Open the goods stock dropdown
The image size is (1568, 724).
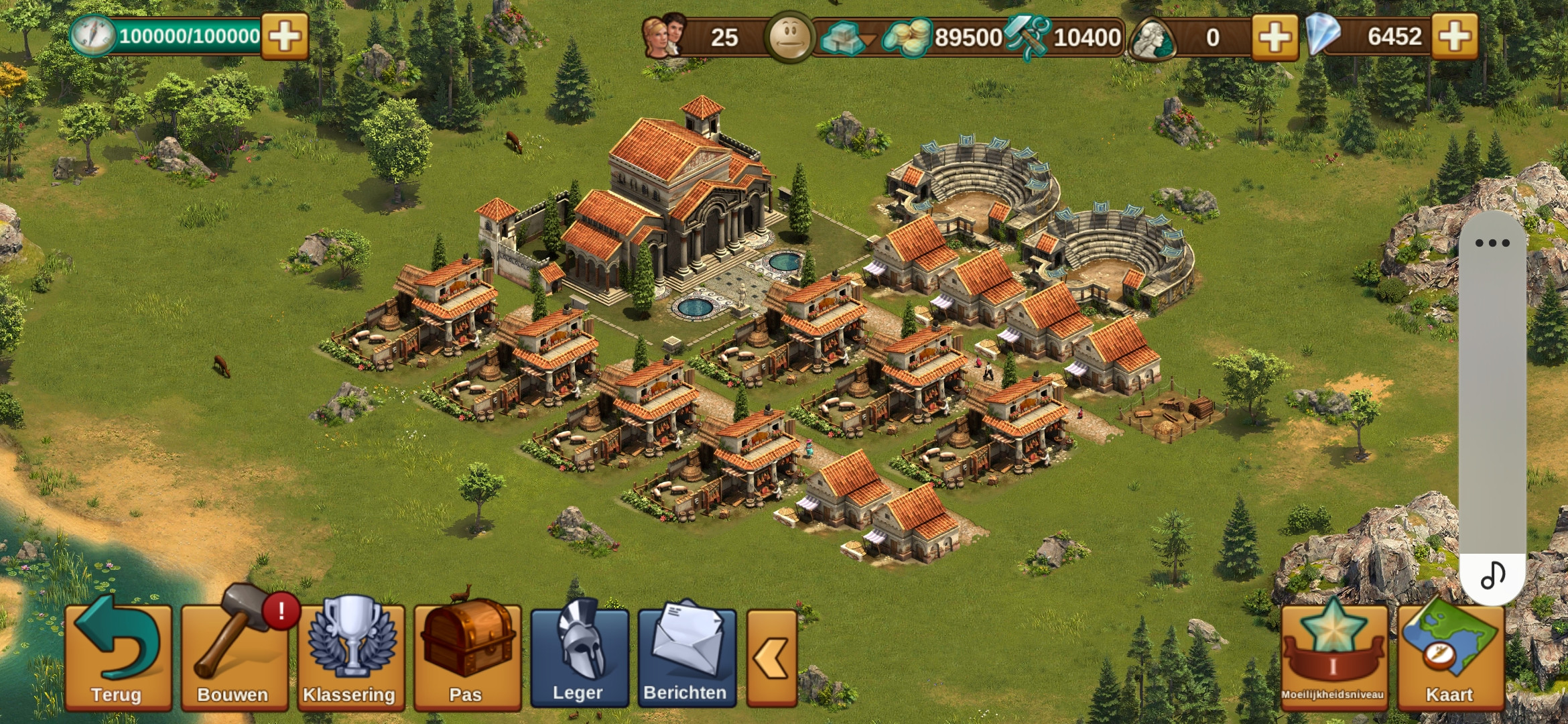pos(848,38)
